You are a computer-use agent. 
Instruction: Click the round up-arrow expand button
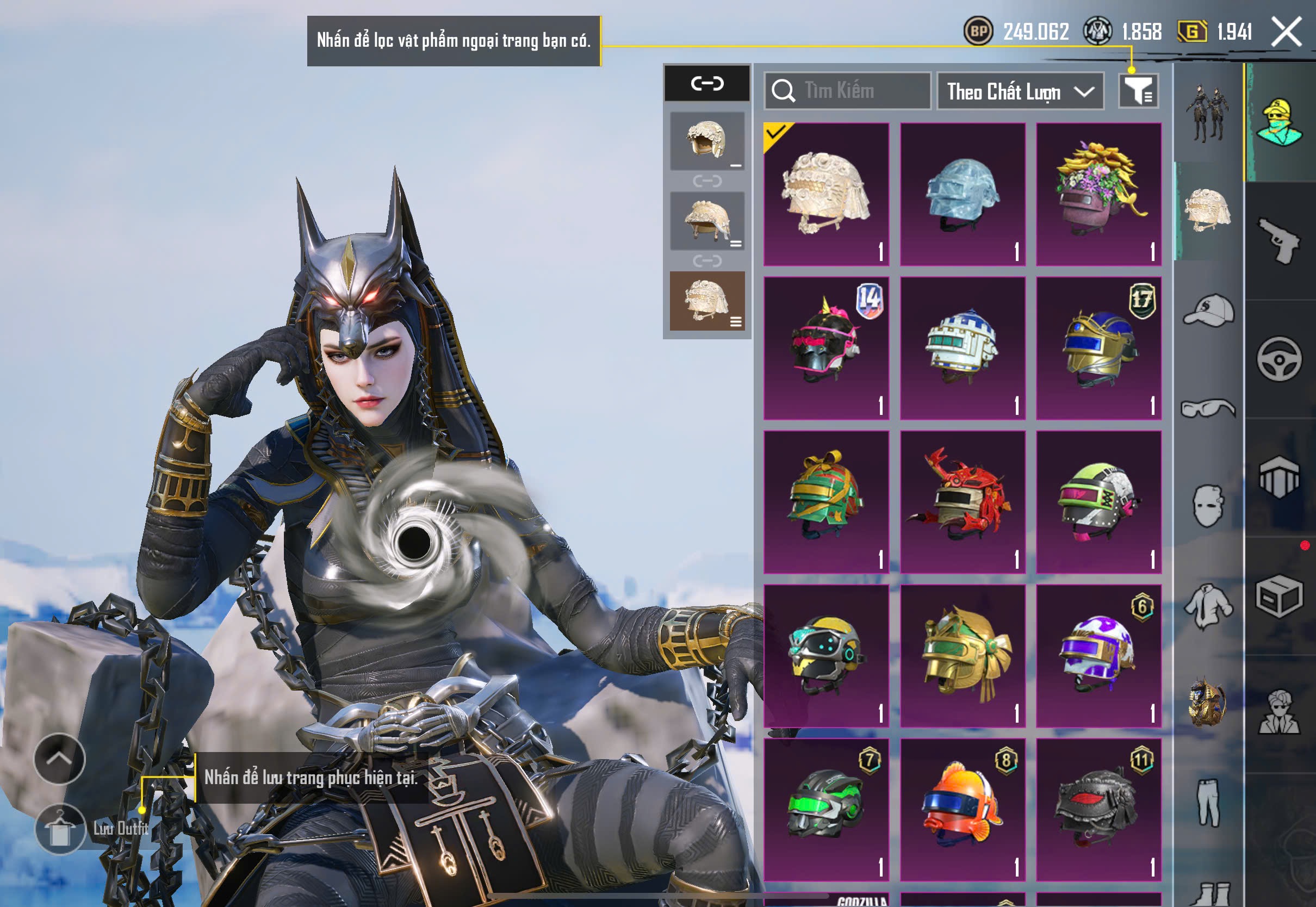pos(60,759)
